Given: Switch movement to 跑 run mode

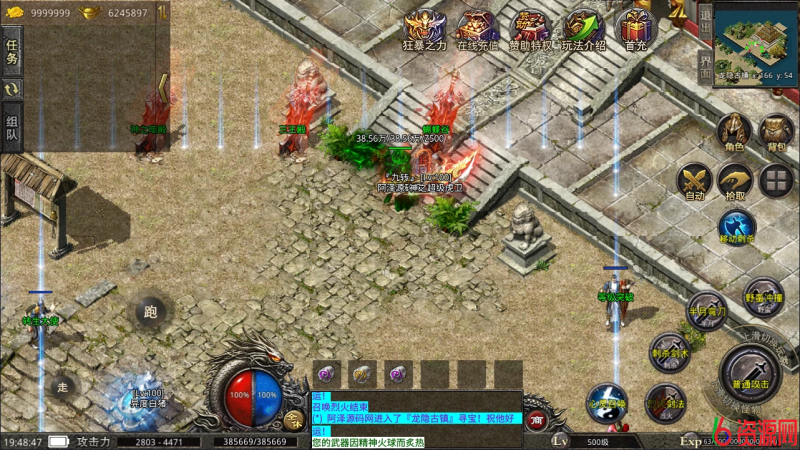Looking at the screenshot, I should [x=150, y=312].
